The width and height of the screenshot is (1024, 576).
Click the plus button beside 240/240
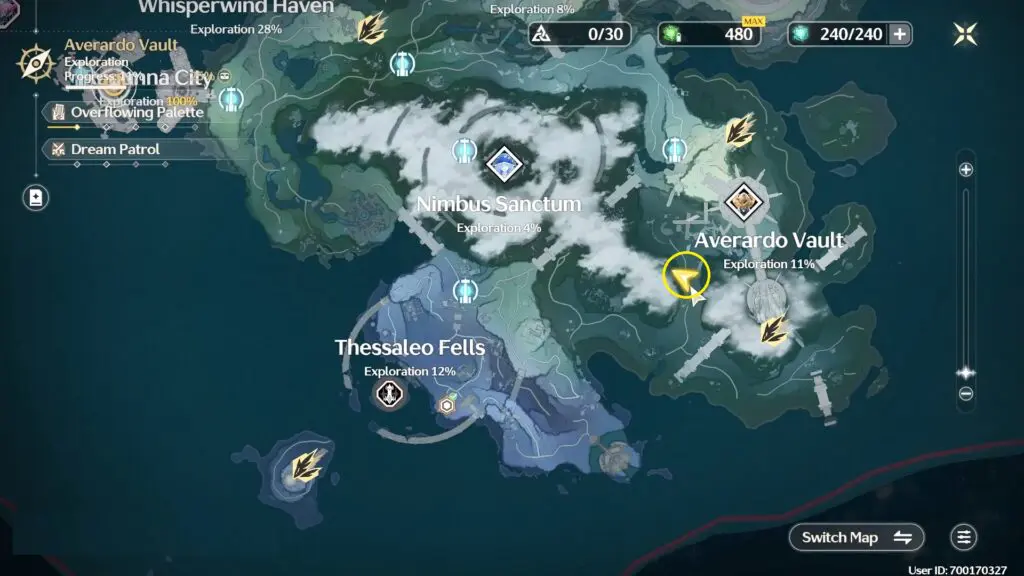point(900,34)
